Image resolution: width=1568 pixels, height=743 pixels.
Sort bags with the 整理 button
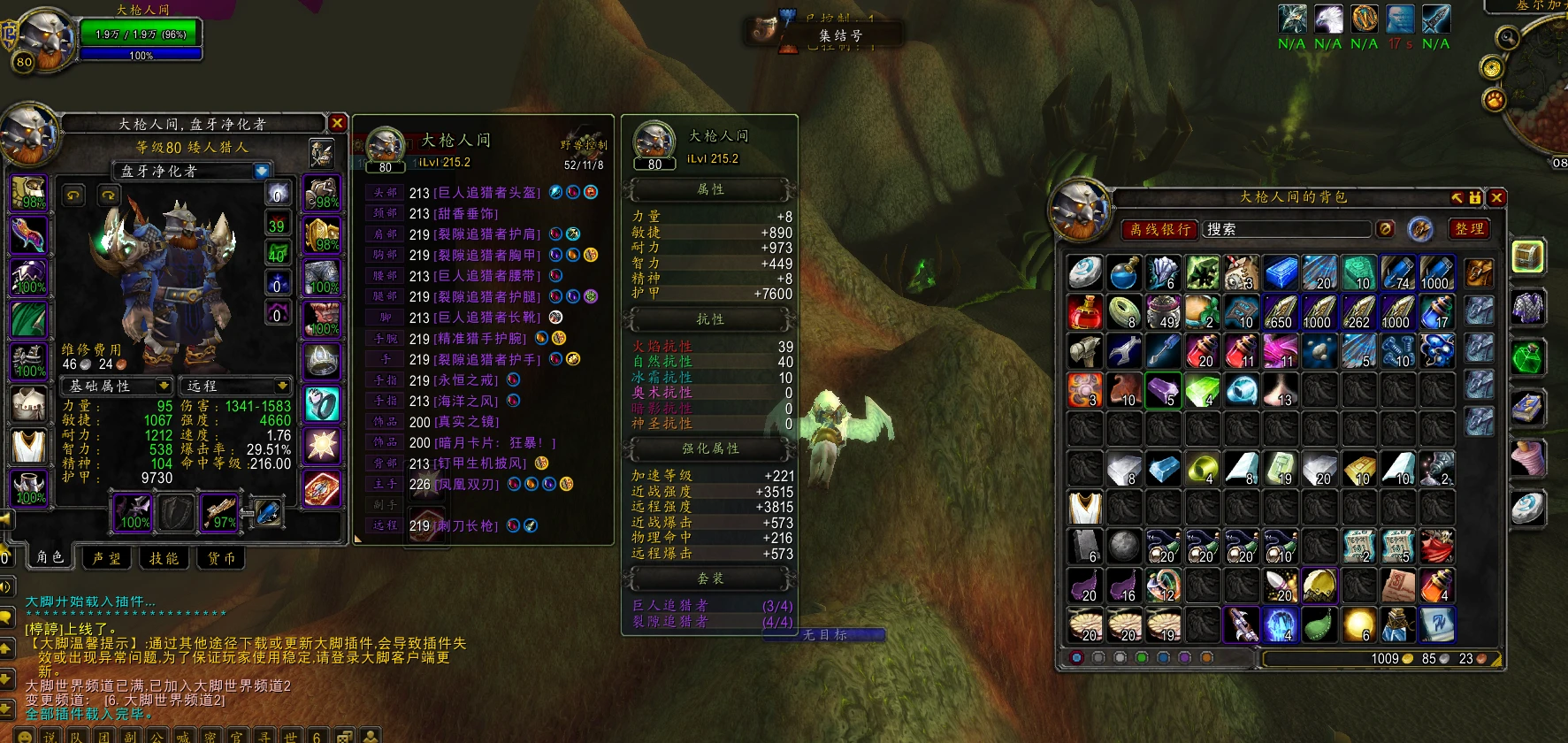[x=1470, y=229]
